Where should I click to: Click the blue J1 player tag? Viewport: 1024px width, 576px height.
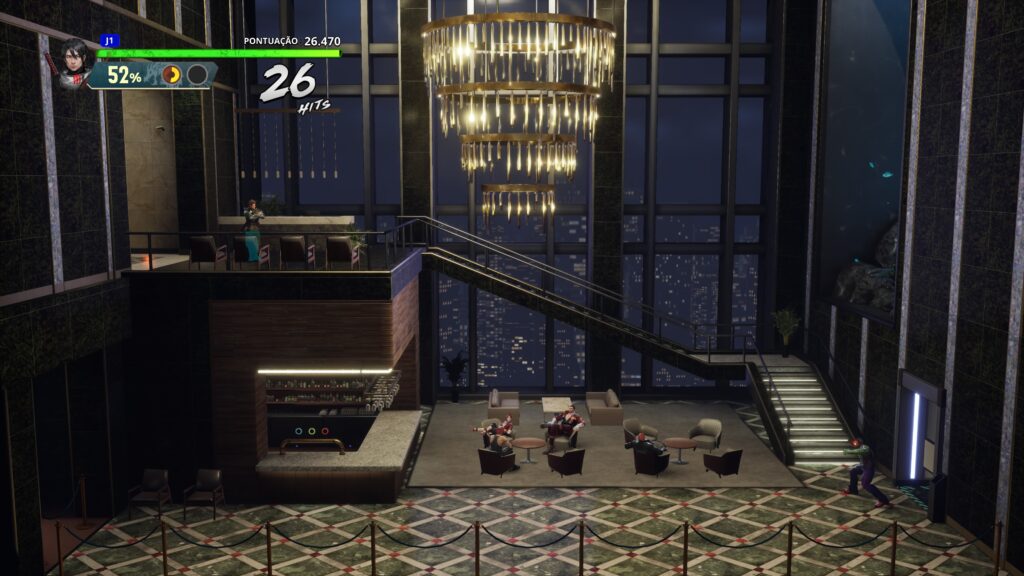(x=108, y=41)
